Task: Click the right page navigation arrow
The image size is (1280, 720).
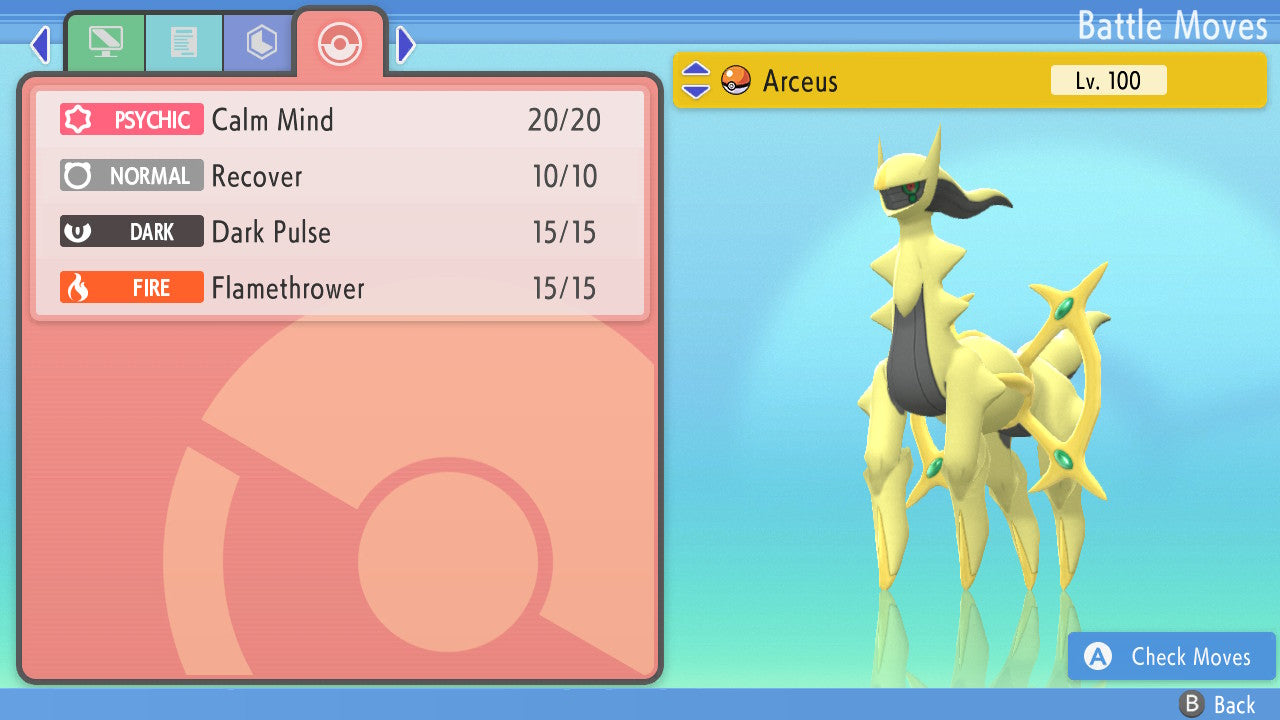Action: pos(404,44)
